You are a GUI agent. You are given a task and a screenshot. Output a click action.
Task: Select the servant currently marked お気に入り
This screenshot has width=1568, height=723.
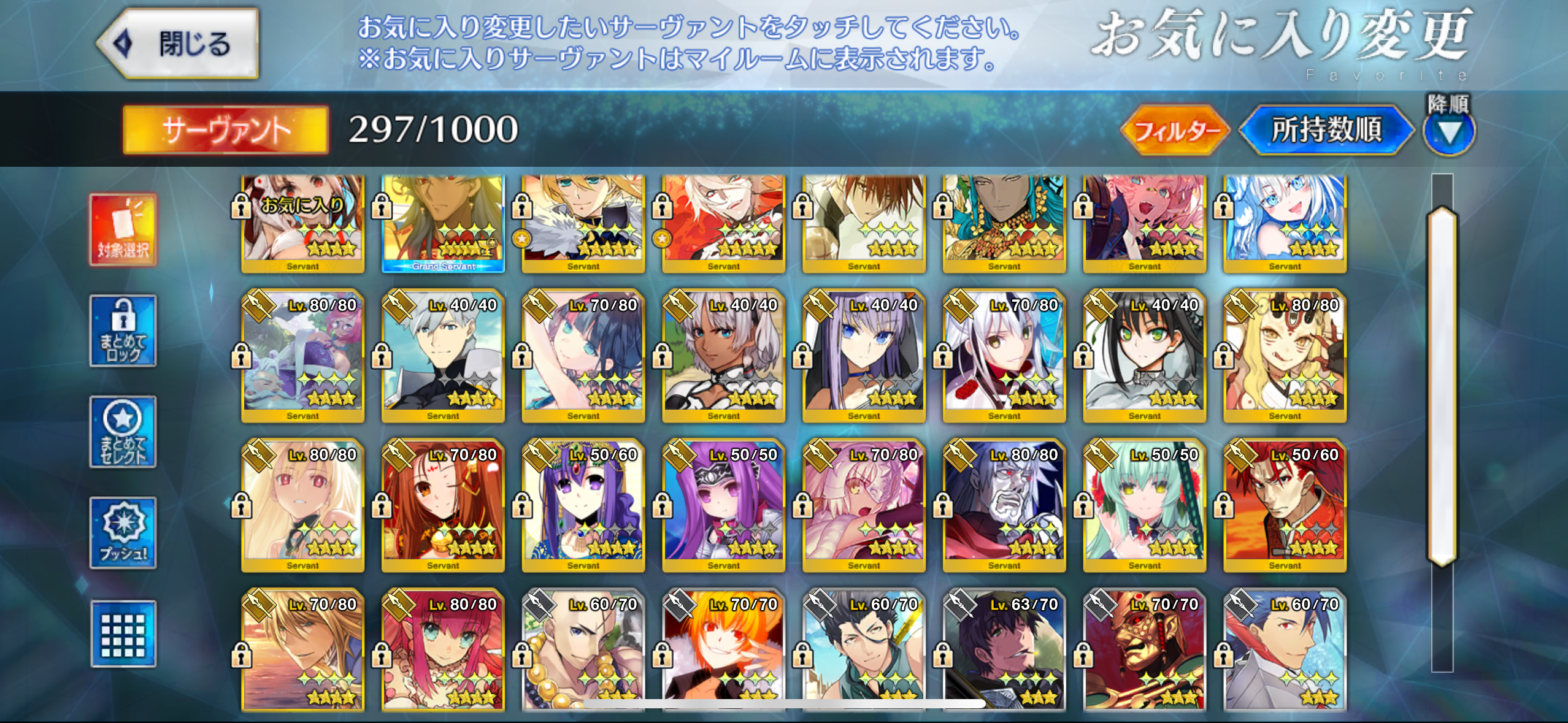(302, 223)
